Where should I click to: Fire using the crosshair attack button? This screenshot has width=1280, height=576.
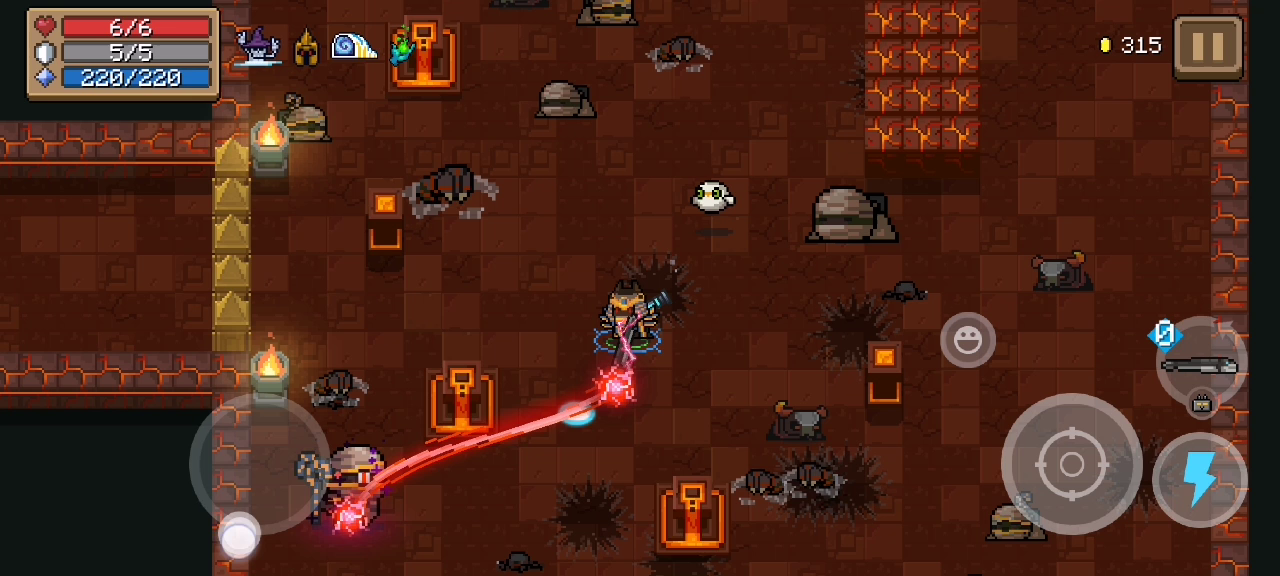pyautogui.click(x=1071, y=464)
